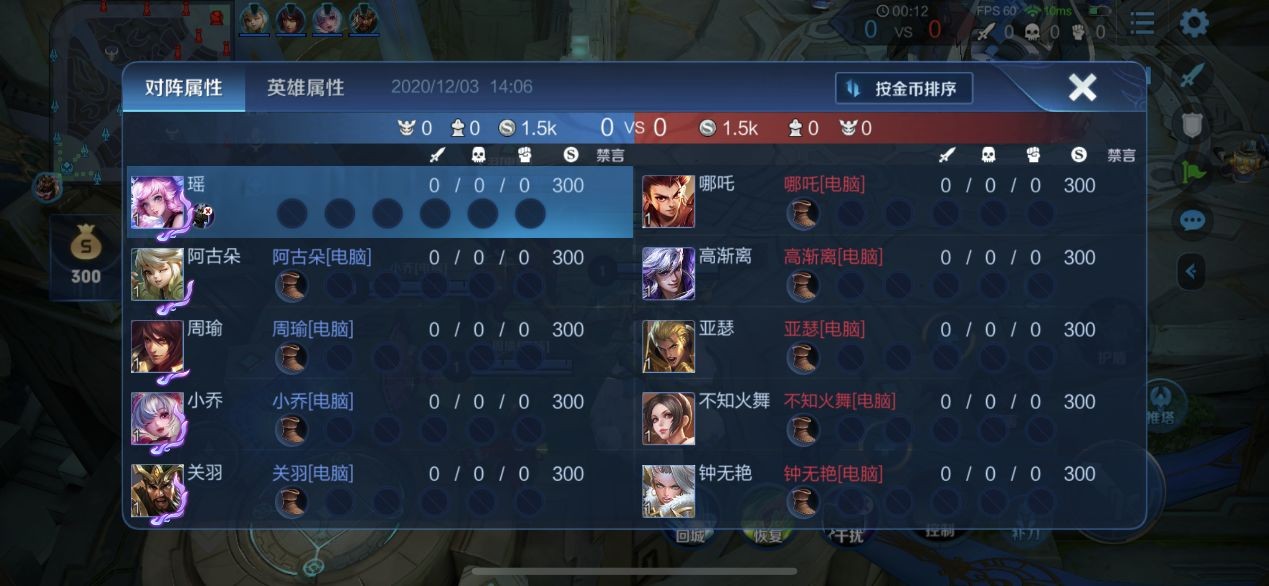1269x586 pixels.
Task: Select enemy 不知火舞's portrait
Action: (668, 418)
